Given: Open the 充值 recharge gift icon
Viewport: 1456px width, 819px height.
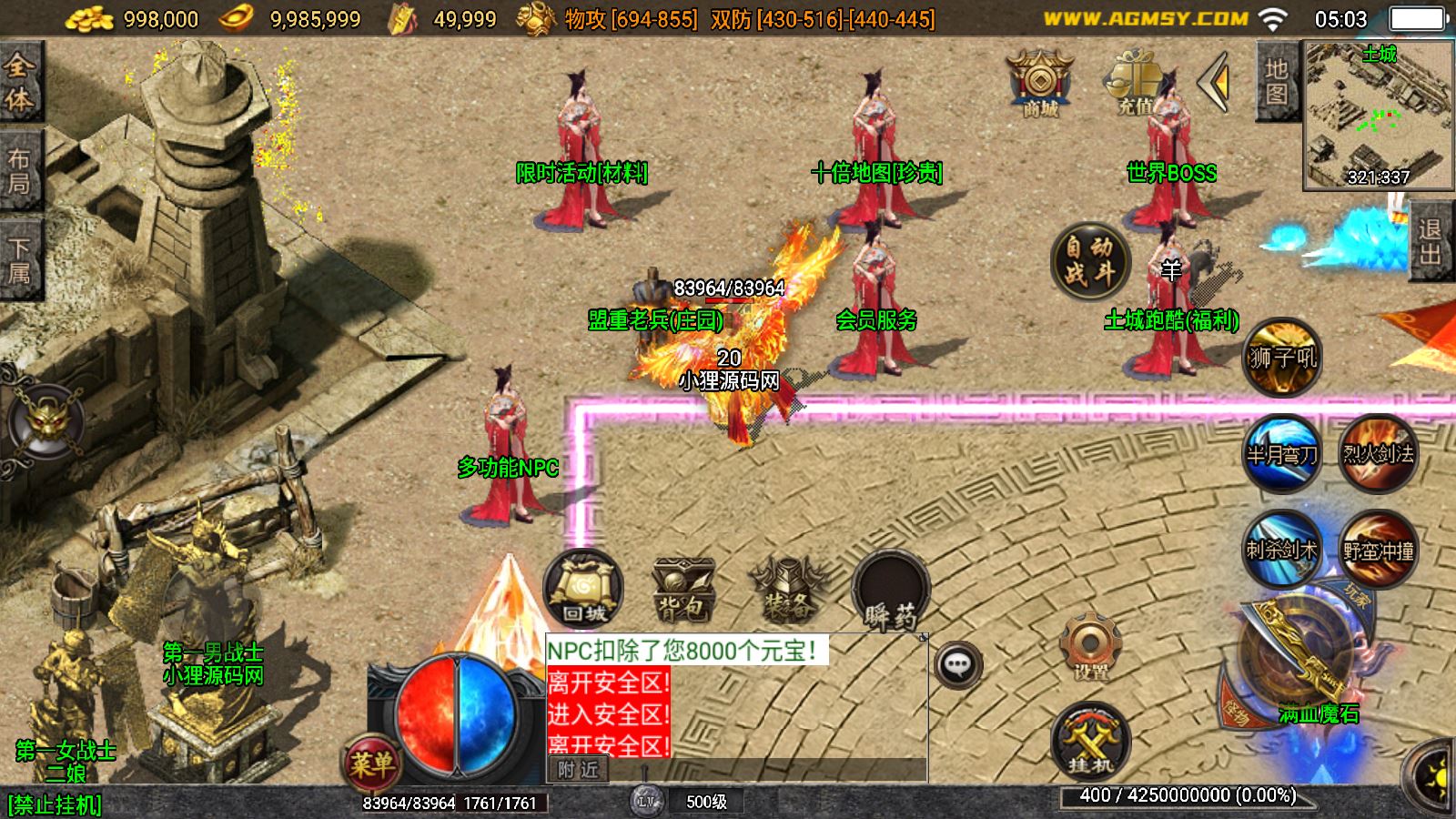Looking at the screenshot, I should coord(1134,82).
